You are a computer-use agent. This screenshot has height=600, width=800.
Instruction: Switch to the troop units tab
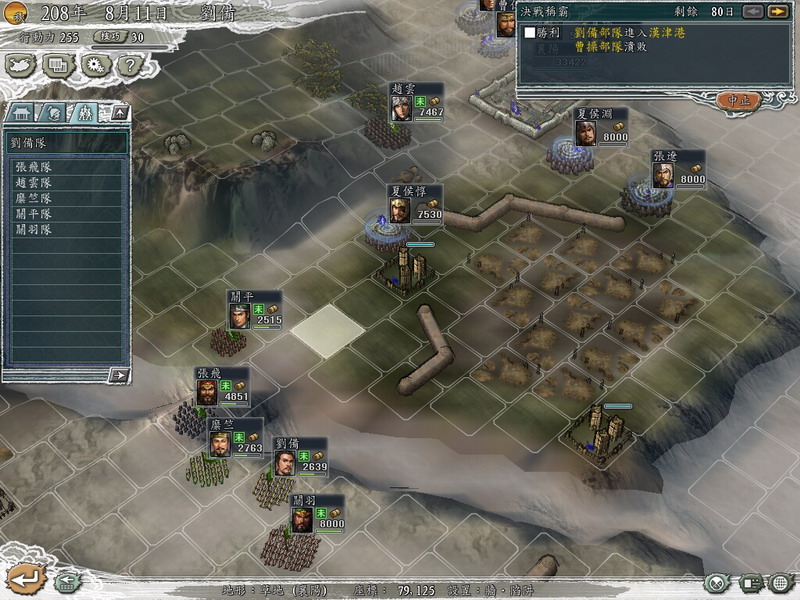(85, 112)
